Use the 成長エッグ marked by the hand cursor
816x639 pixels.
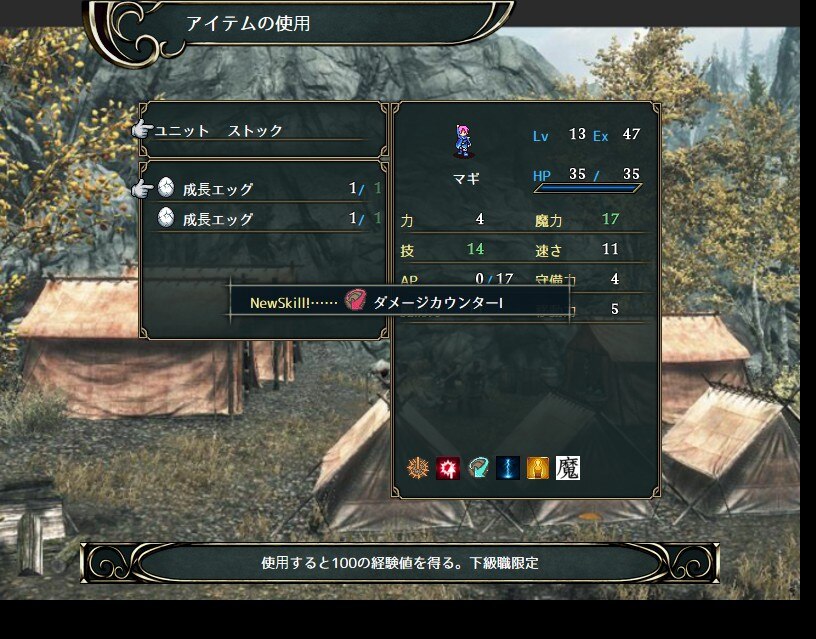218,189
